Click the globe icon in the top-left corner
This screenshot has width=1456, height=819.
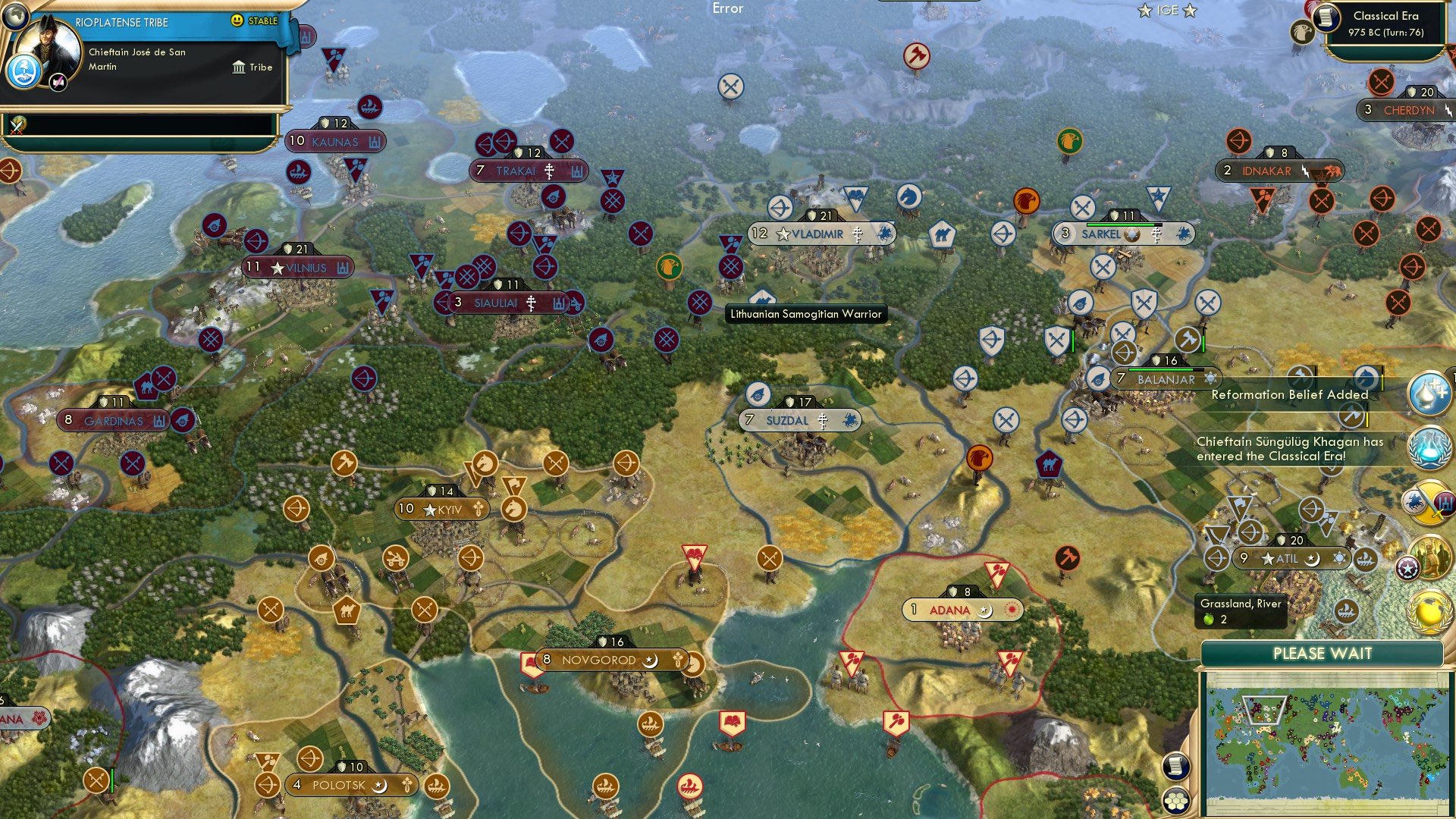pyautogui.click(x=15, y=18)
